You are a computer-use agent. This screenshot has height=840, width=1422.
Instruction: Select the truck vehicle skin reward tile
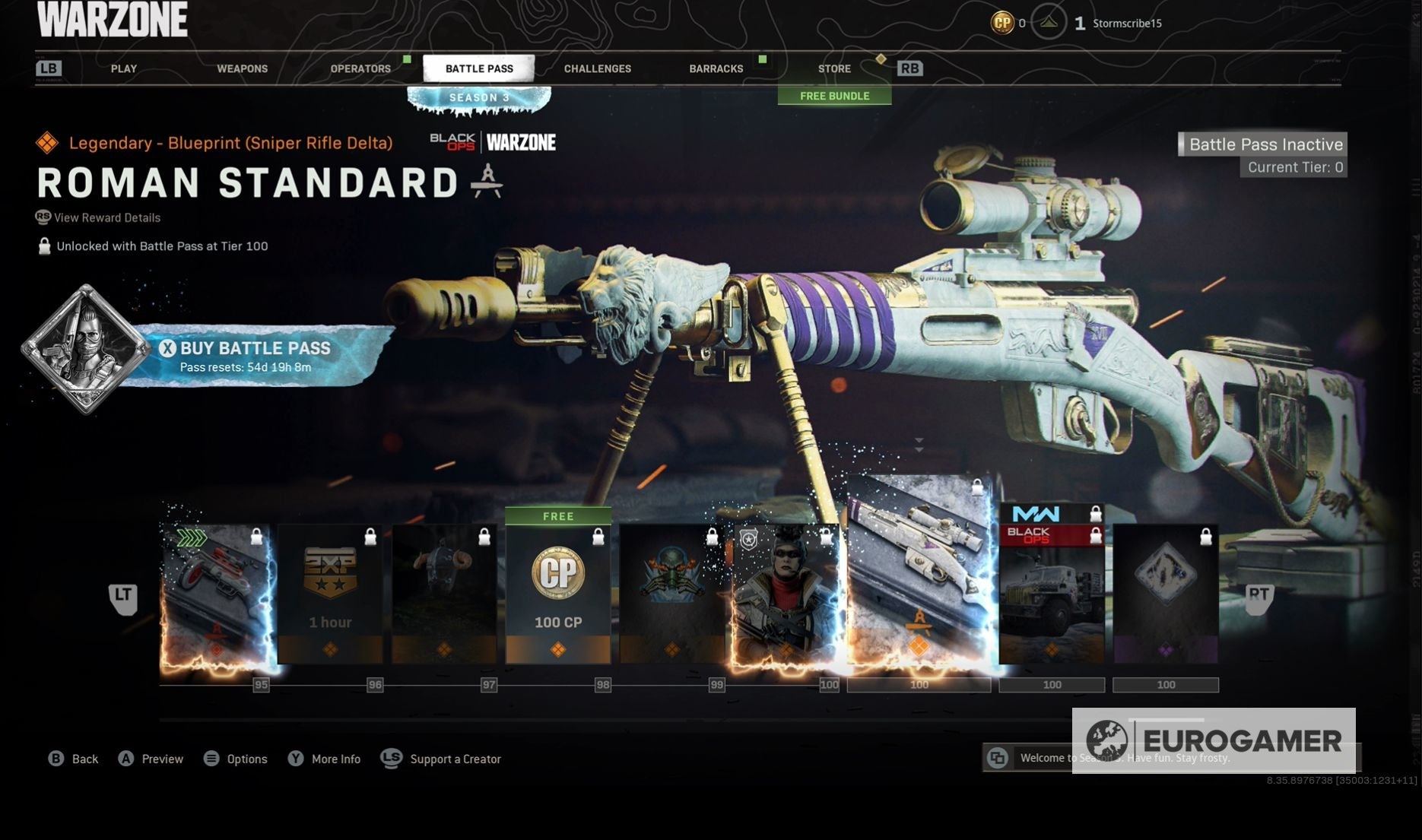(1051, 601)
